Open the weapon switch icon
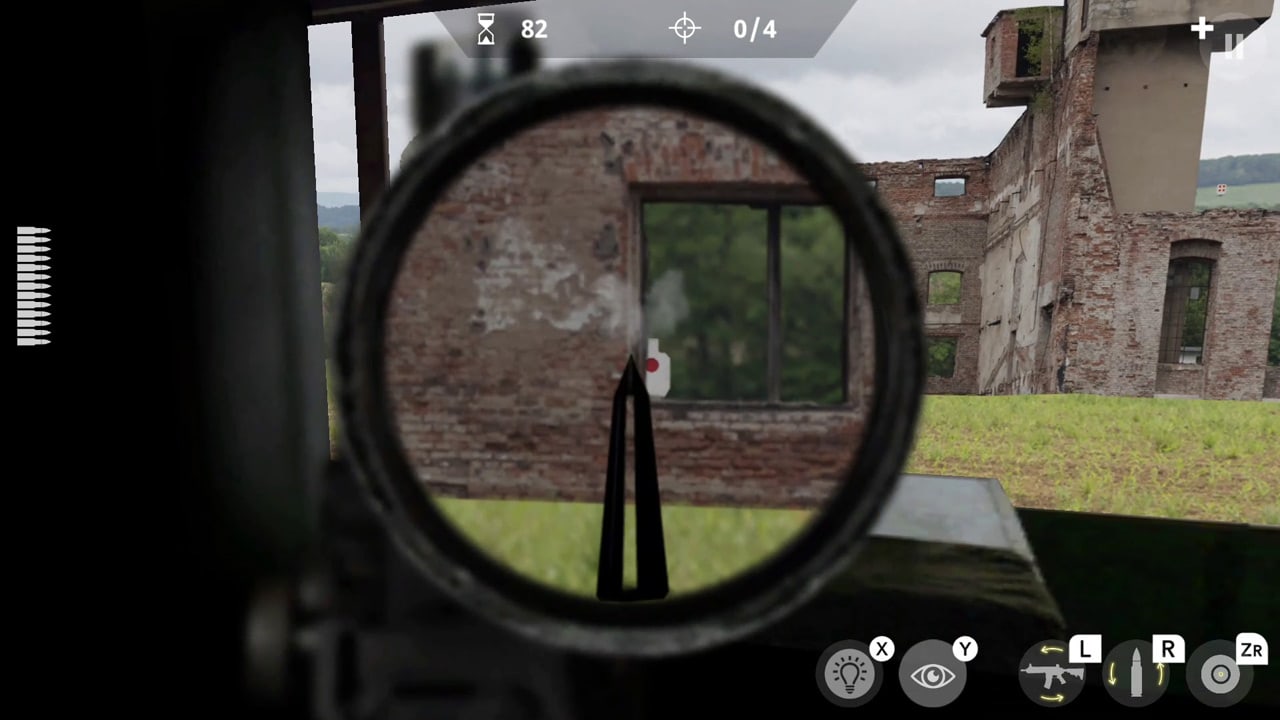The height and width of the screenshot is (720, 1280). [1051, 672]
